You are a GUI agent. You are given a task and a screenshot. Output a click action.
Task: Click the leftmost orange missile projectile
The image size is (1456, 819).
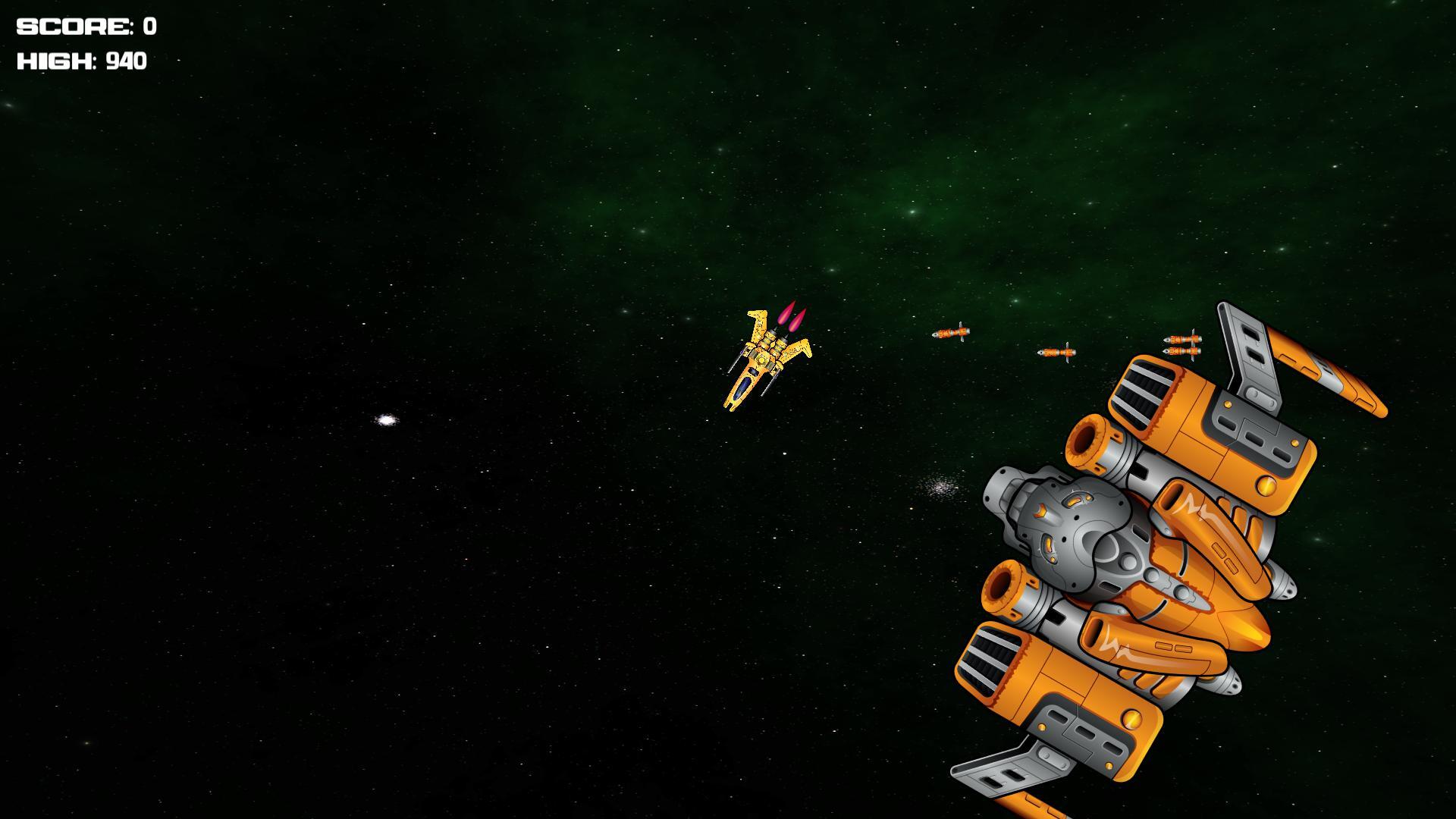pos(952,332)
